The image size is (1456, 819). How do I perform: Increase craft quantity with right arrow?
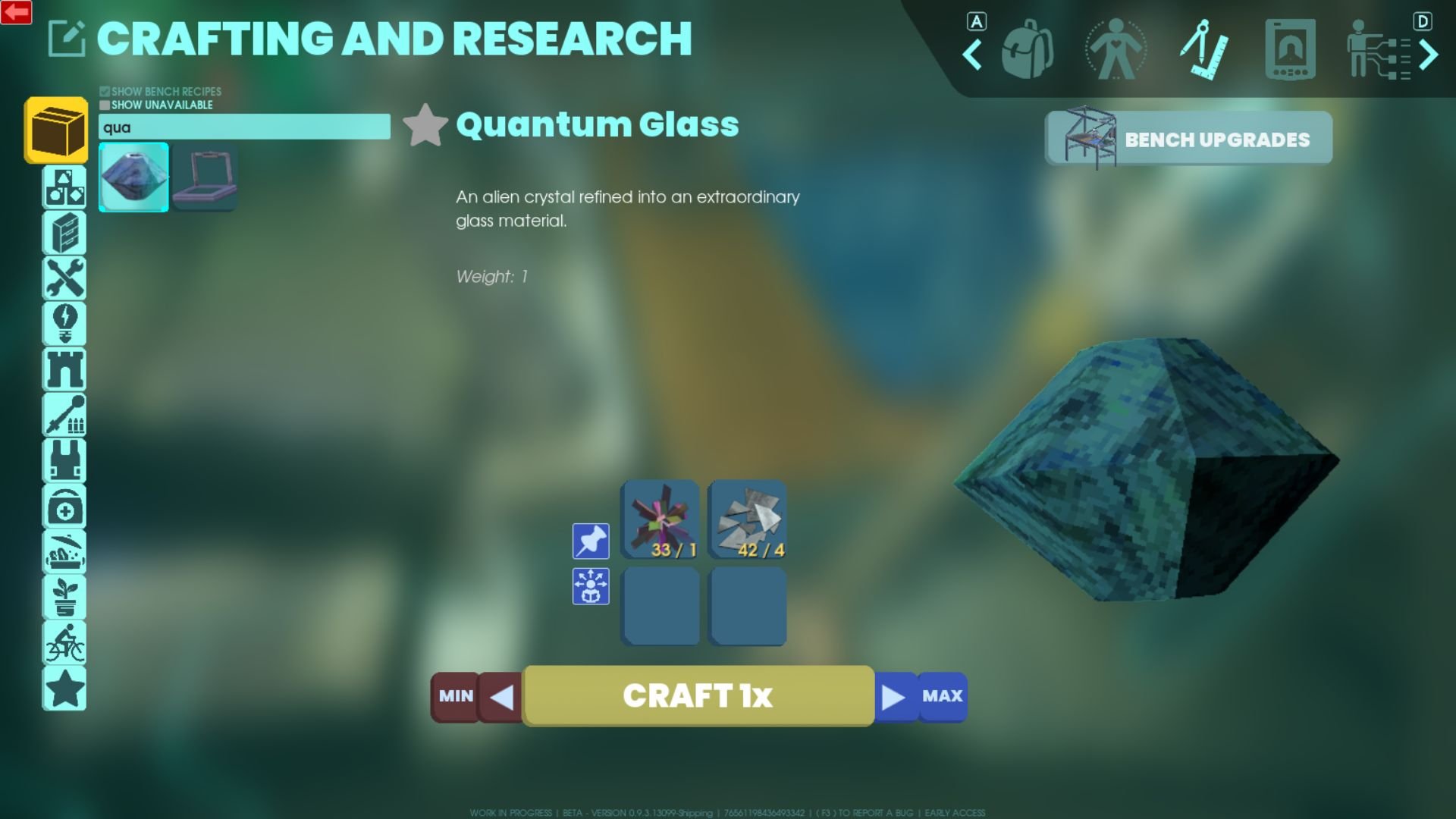click(894, 696)
